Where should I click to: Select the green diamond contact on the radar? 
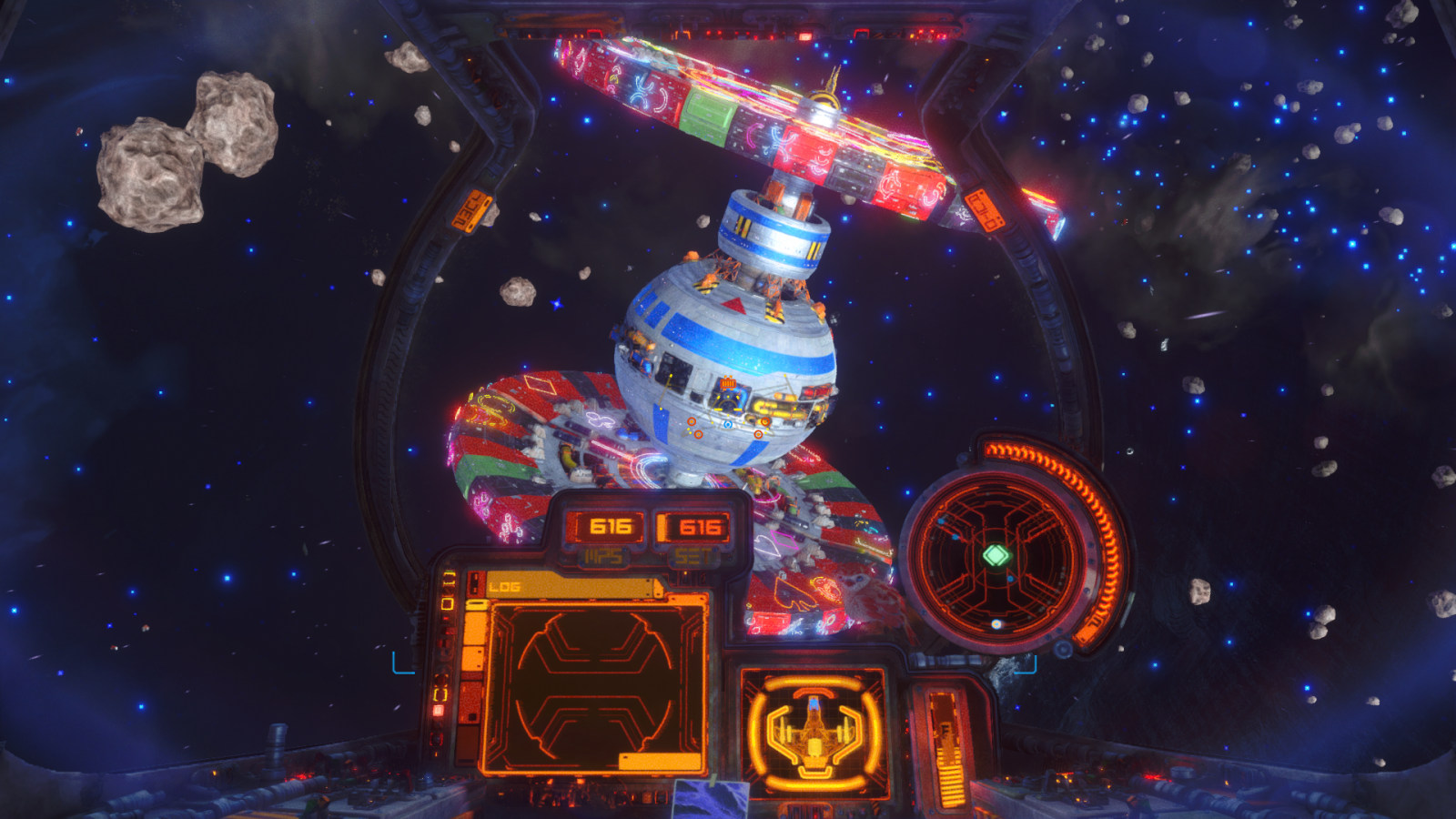point(996,554)
